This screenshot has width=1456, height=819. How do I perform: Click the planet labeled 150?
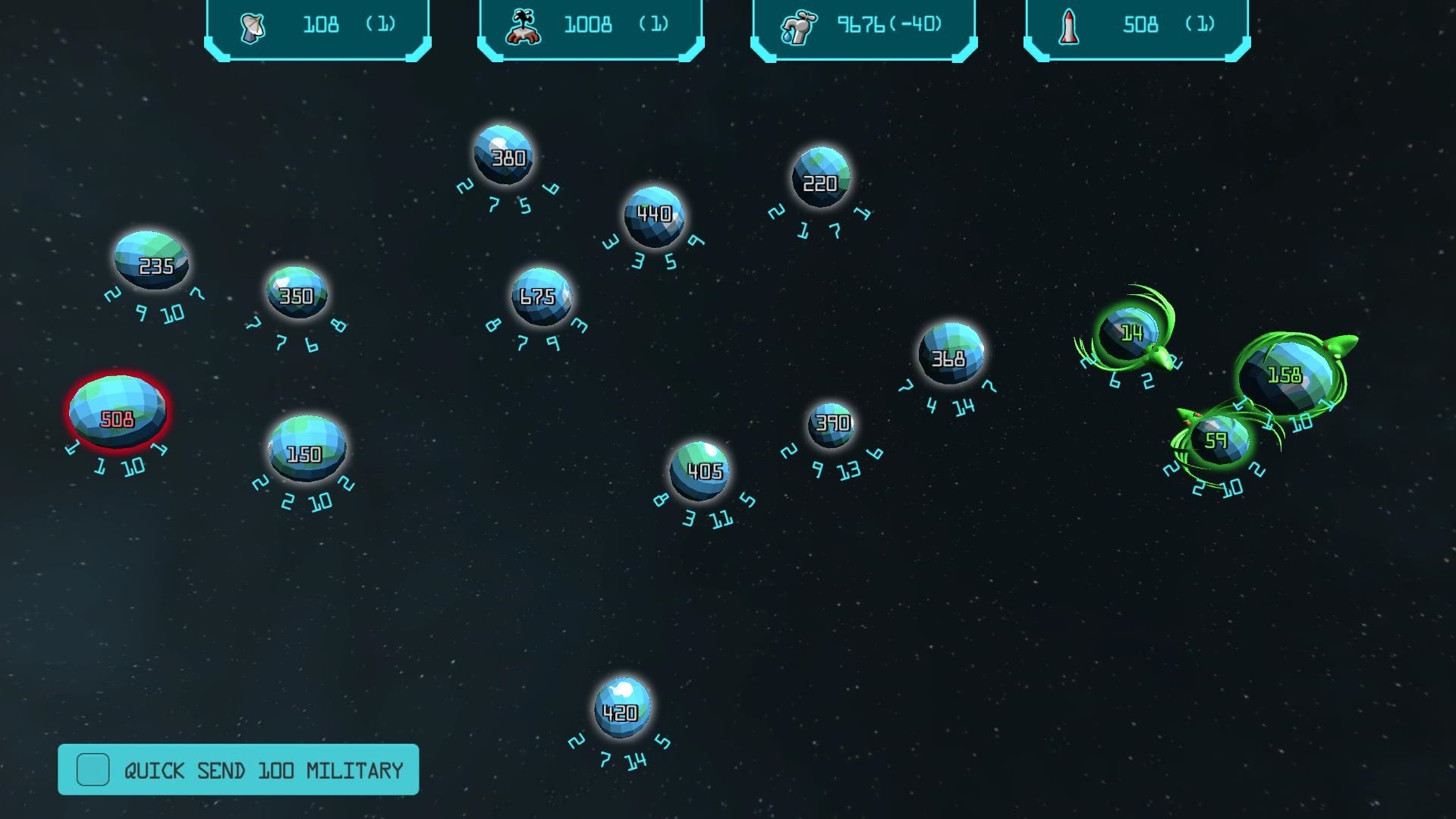point(307,448)
